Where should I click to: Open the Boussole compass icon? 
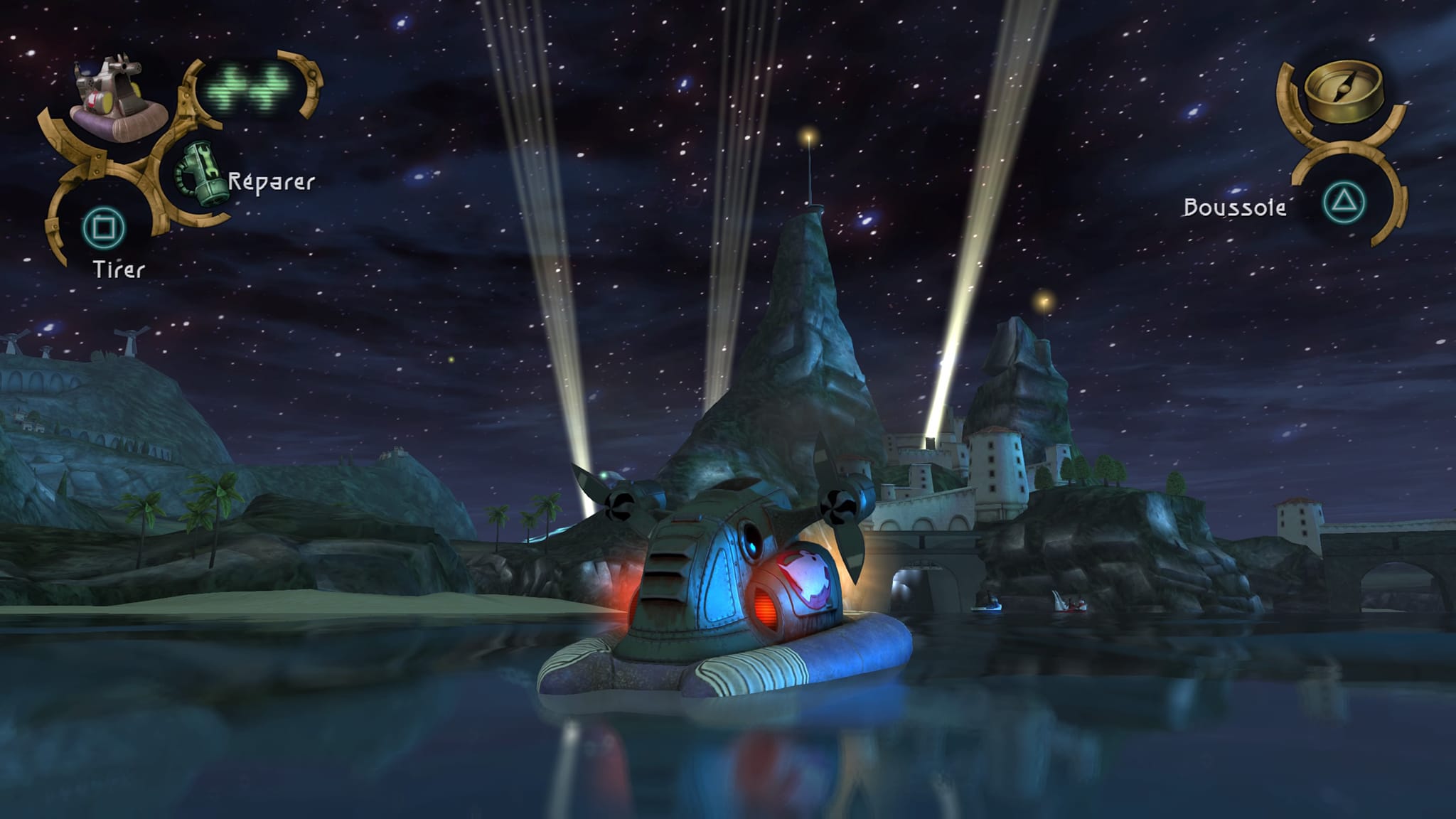pyautogui.click(x=1344, y=90)
